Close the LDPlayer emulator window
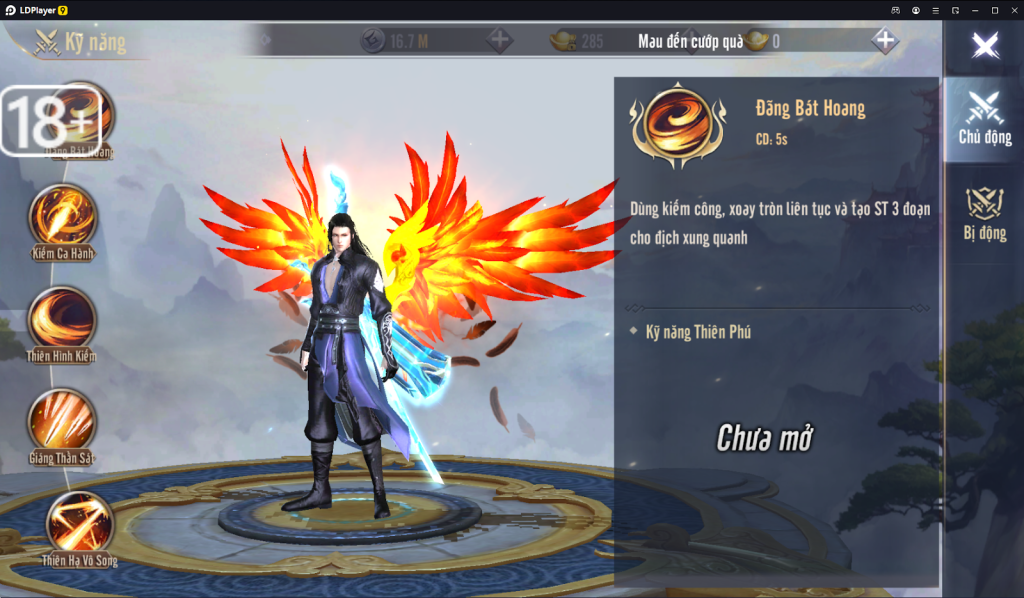Screen dimensions: 1024x598 point(1013,9)
